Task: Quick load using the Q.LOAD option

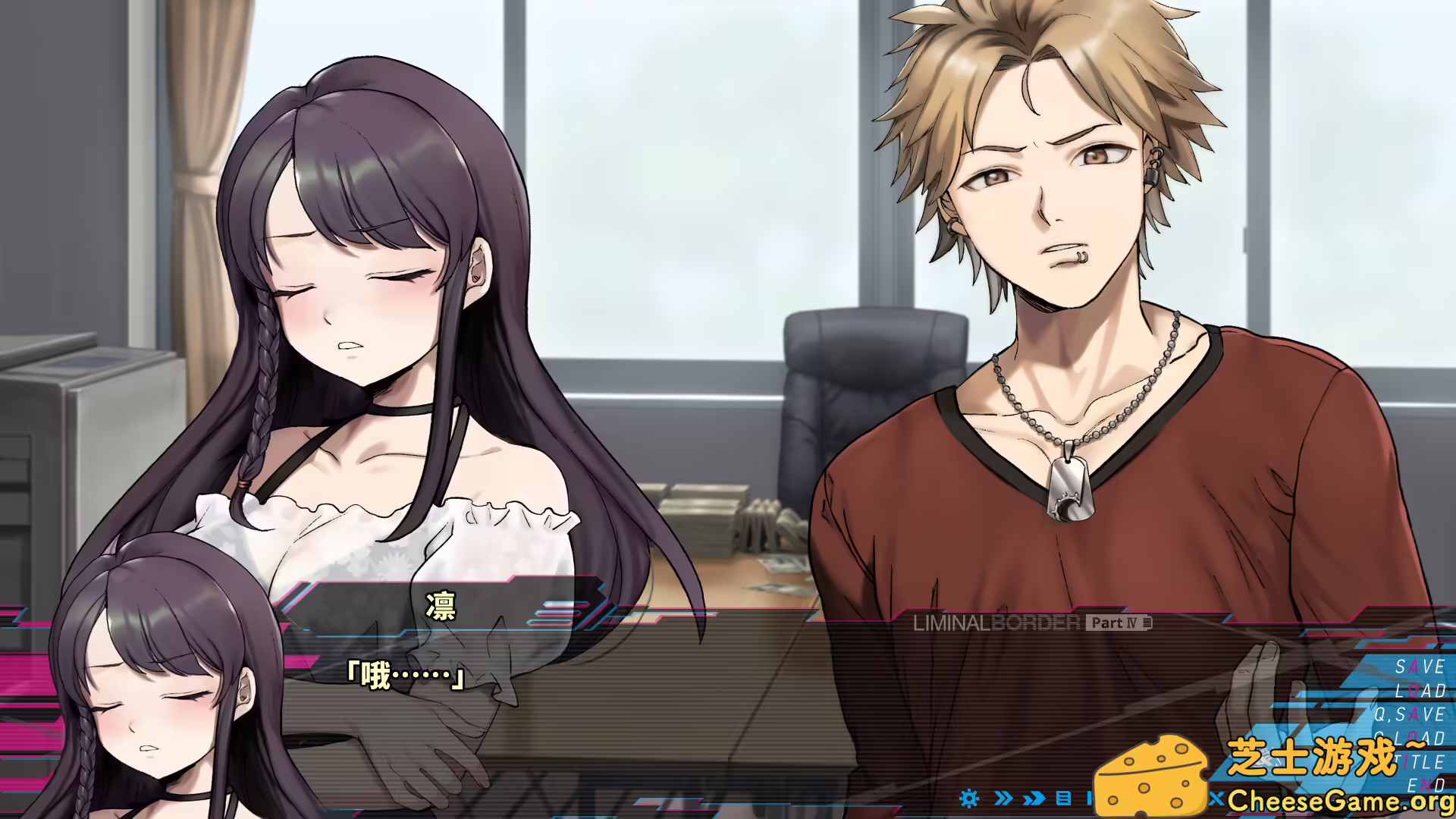Action: [1417, 737]
